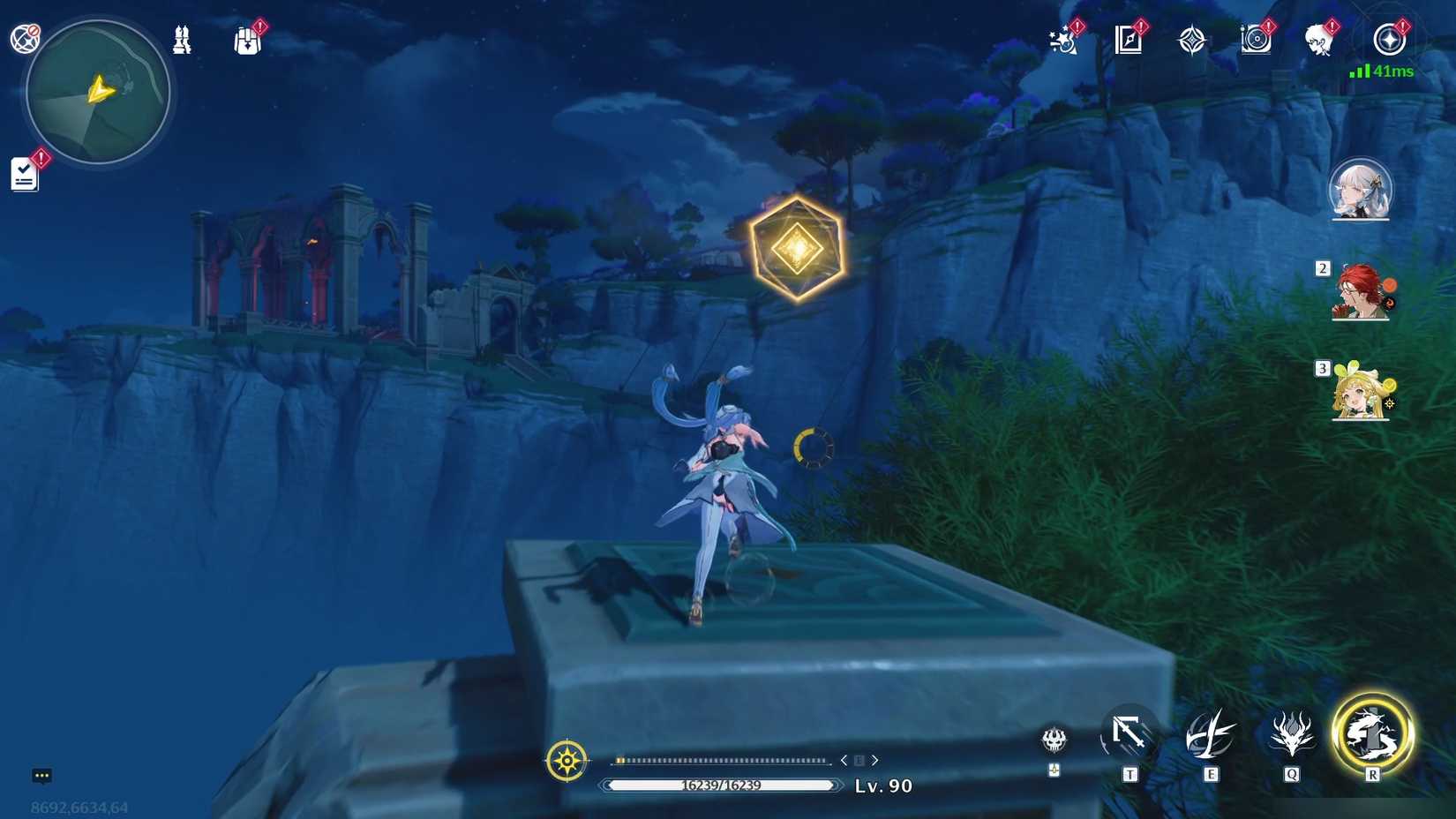Select the current character portrait
This screenshot has width=1456, height=819.
pos(1361,190)
